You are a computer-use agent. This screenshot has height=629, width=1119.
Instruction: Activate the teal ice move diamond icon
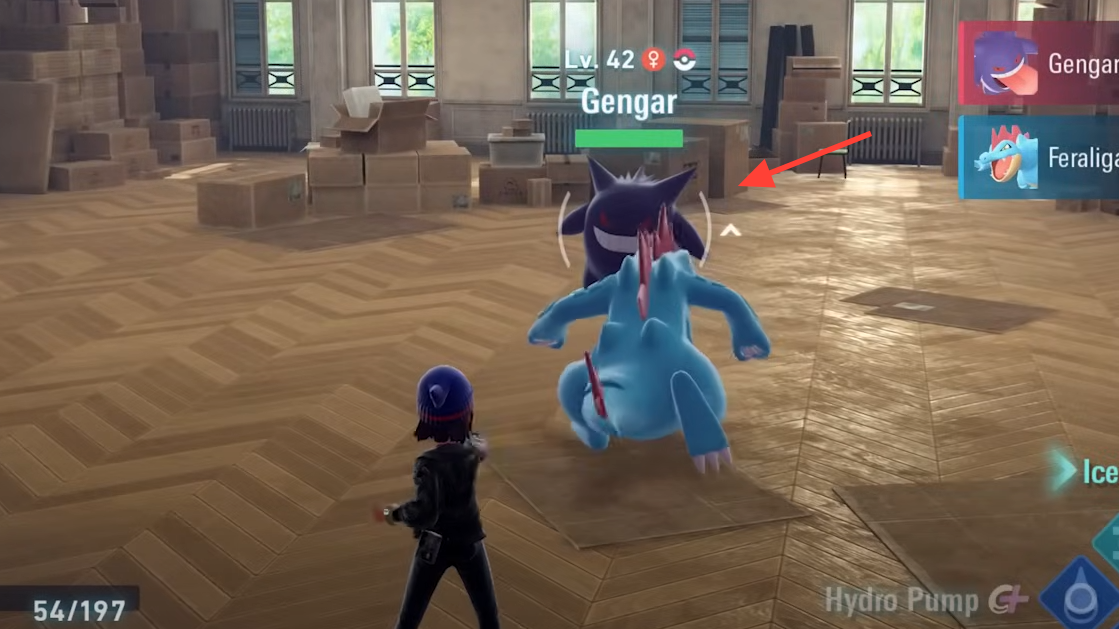pyautogui.click(x=1108, y=541)
